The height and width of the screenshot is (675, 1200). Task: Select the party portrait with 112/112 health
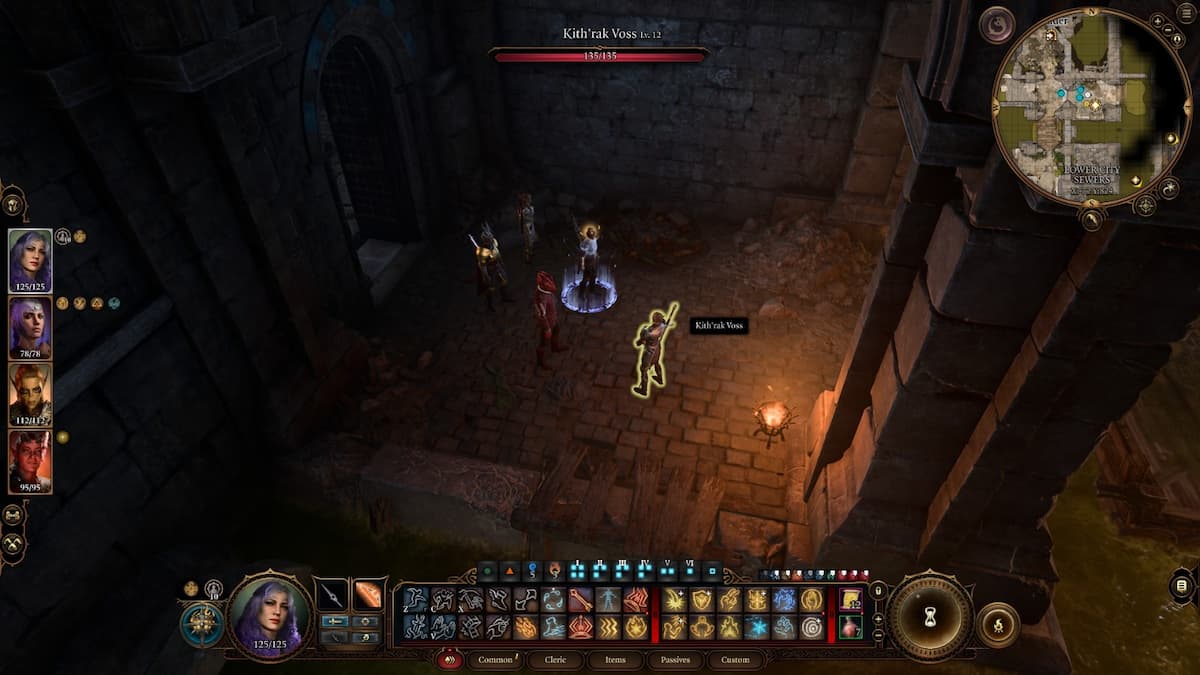pyautogui.click(x=30, y=392)
